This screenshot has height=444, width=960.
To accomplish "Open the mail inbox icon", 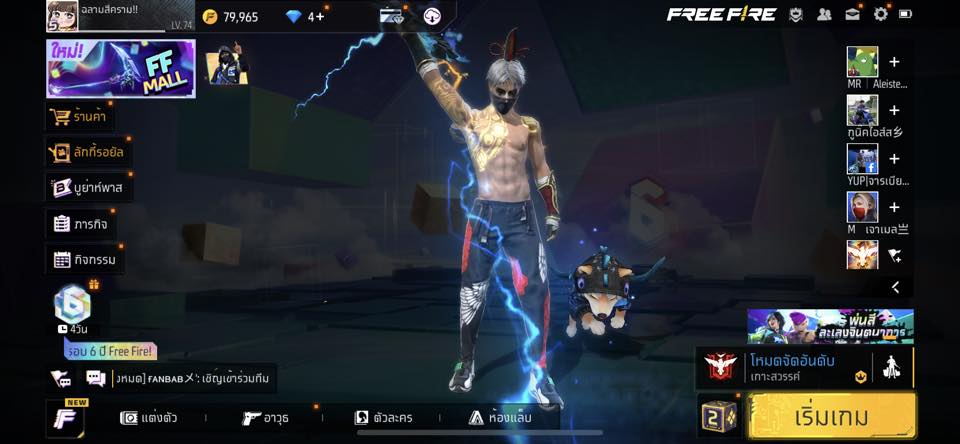I will pyautogui.click(x=852, y=14).
